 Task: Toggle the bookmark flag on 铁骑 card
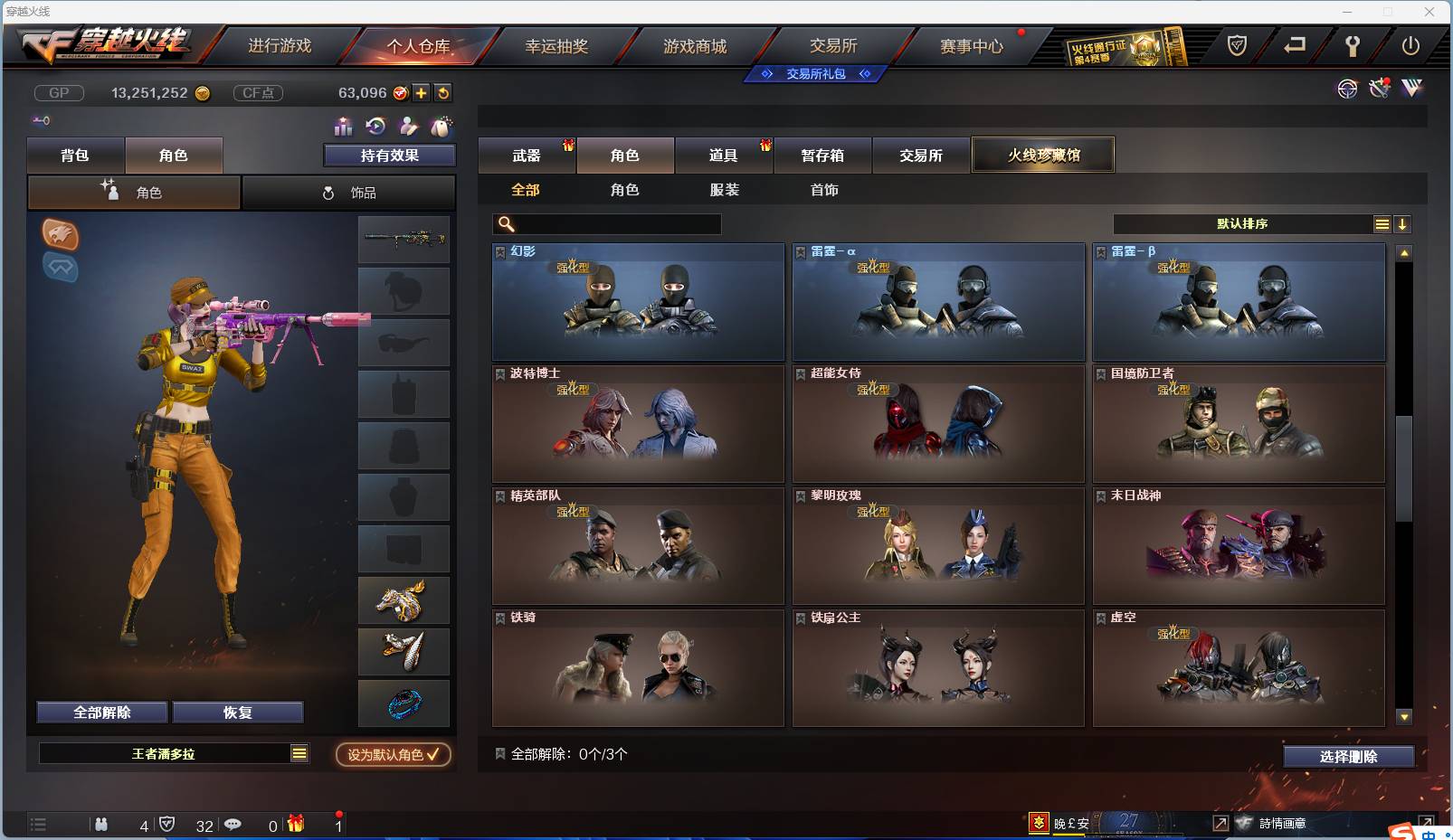point(499,617)
